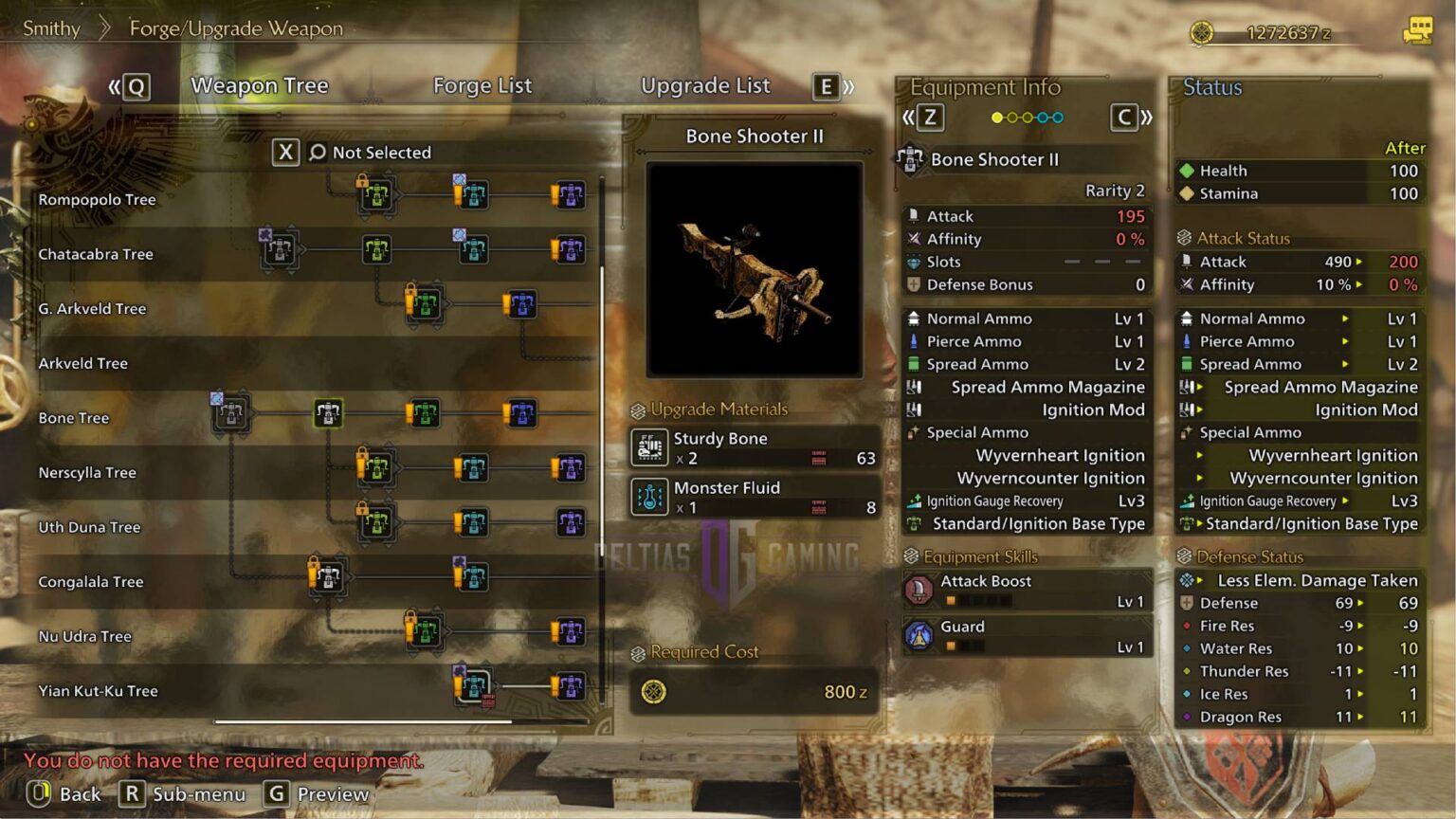Click the E chevron beside Upgrade List
The height and width of the screenshot is (819, 1456).
(826, 87)
